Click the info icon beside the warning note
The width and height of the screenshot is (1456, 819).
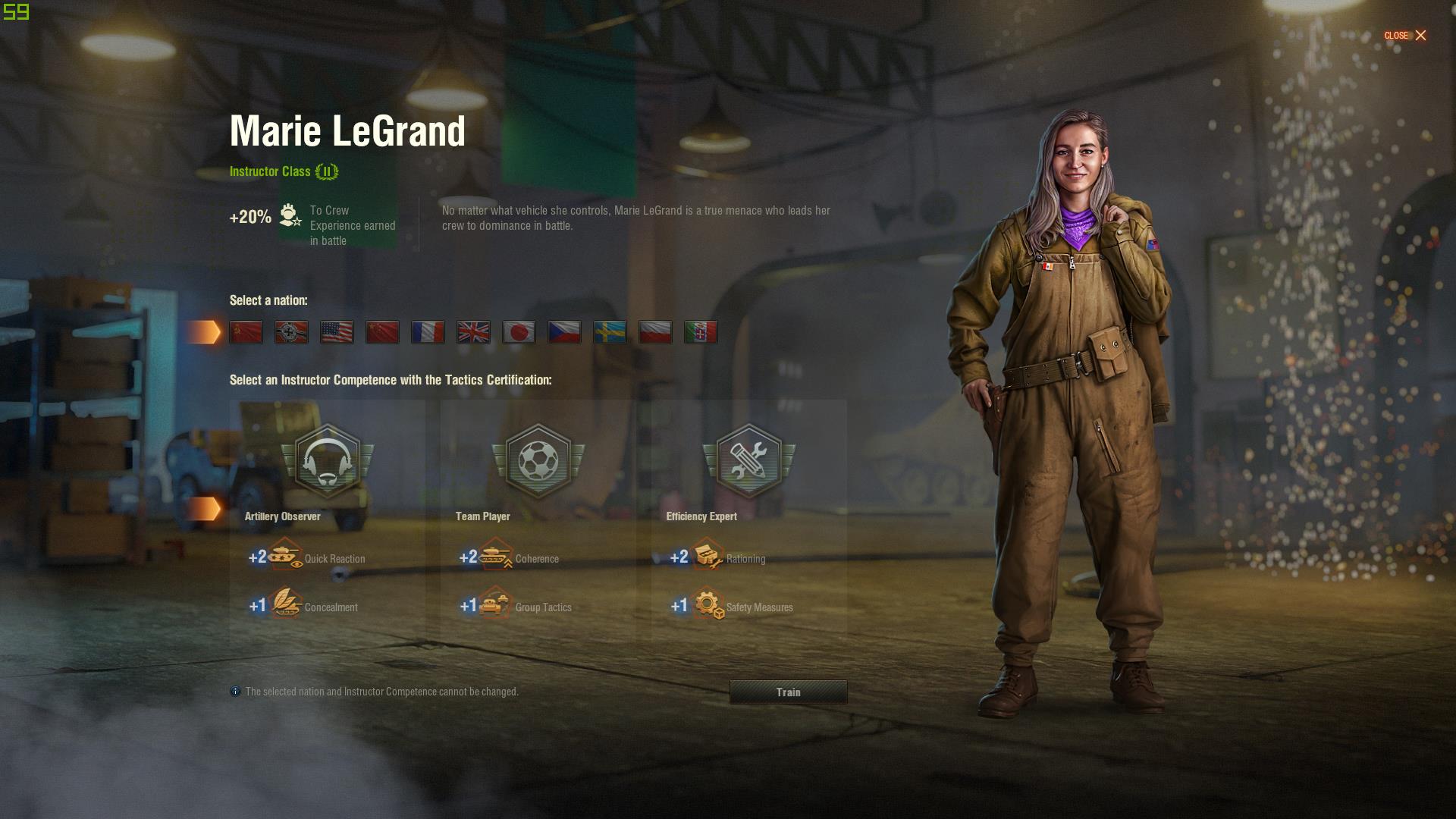(x=235, y=692)
